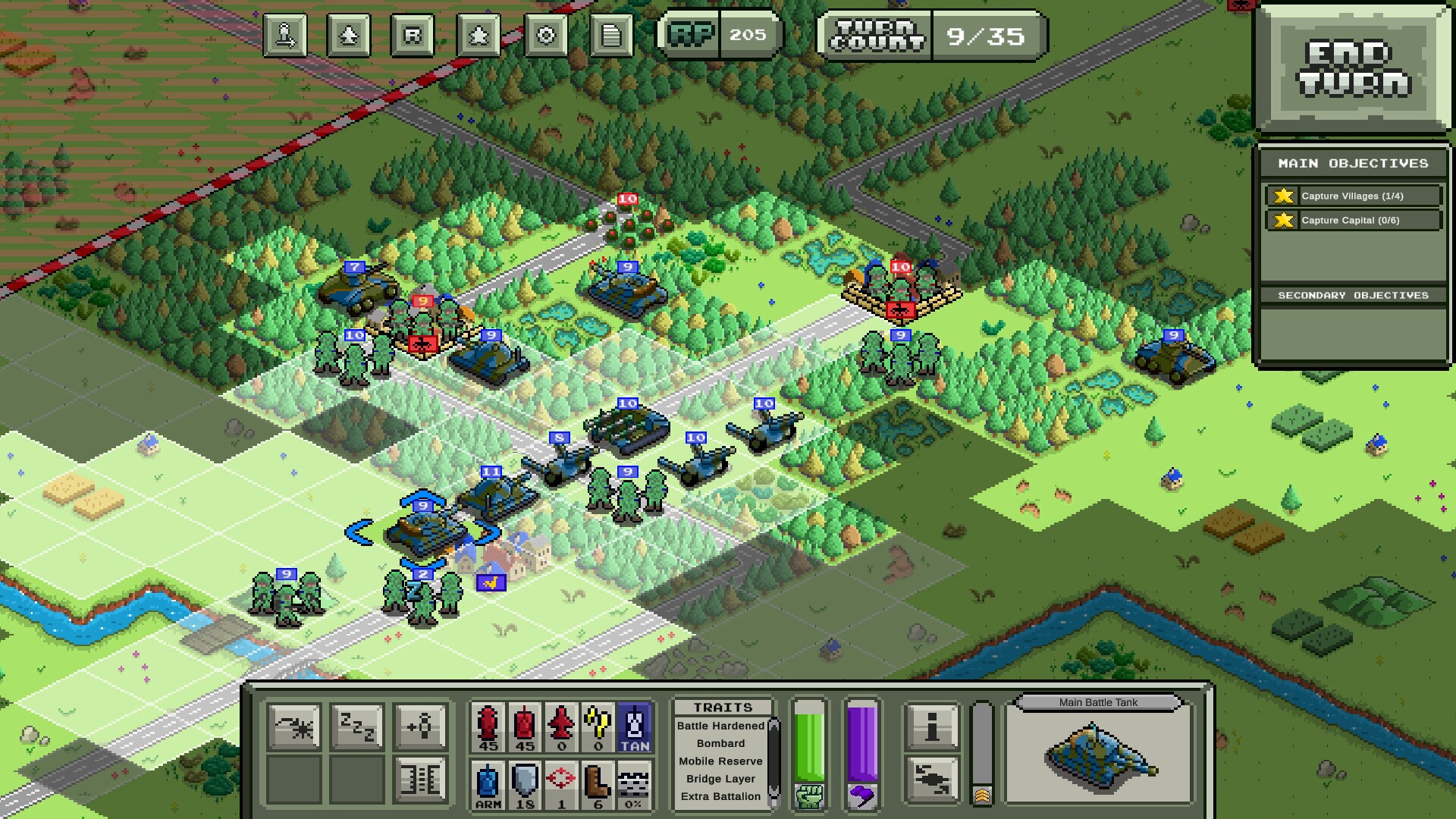Viewport: 1456px width, 819px height.
Task: Select the unit movement tool in the top toolbar
Action: (284, 35)
